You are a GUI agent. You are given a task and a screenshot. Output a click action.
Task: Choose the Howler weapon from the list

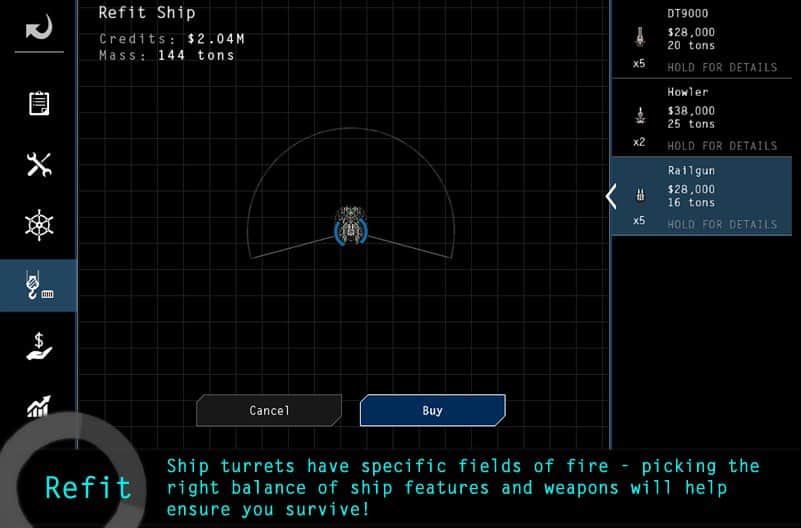706,117
